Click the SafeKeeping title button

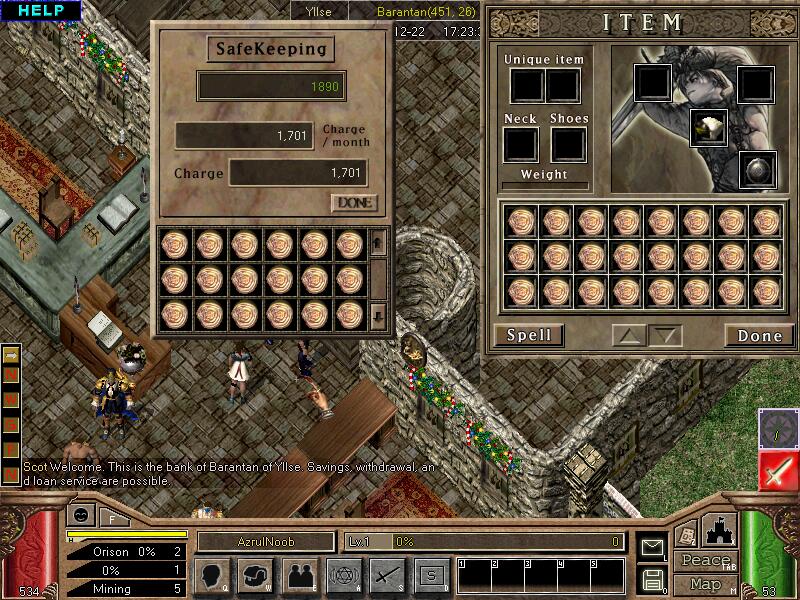pyautogui.click(x=271, y=49)
